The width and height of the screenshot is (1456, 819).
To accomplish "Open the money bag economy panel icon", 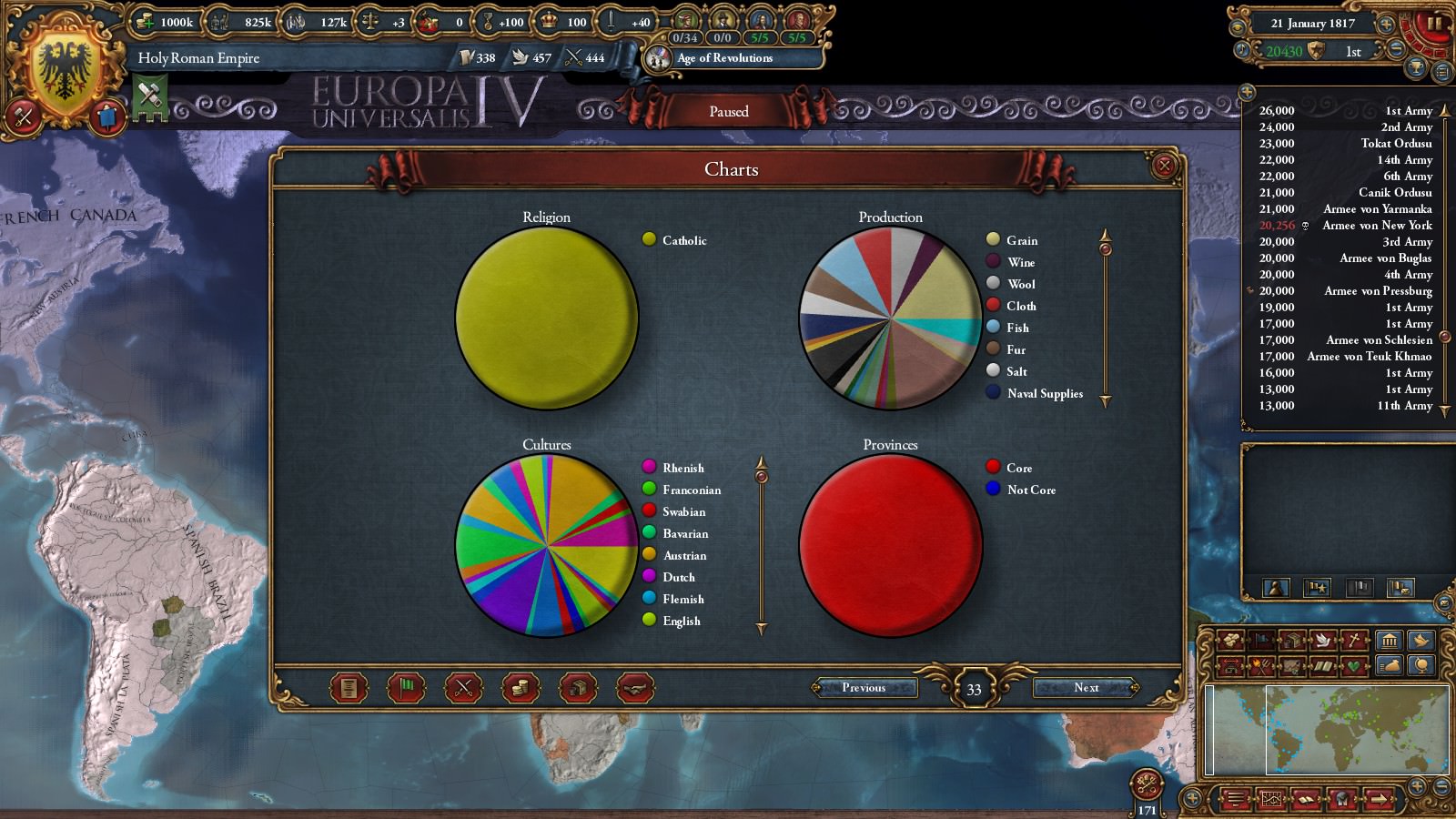I will 1390,665.
